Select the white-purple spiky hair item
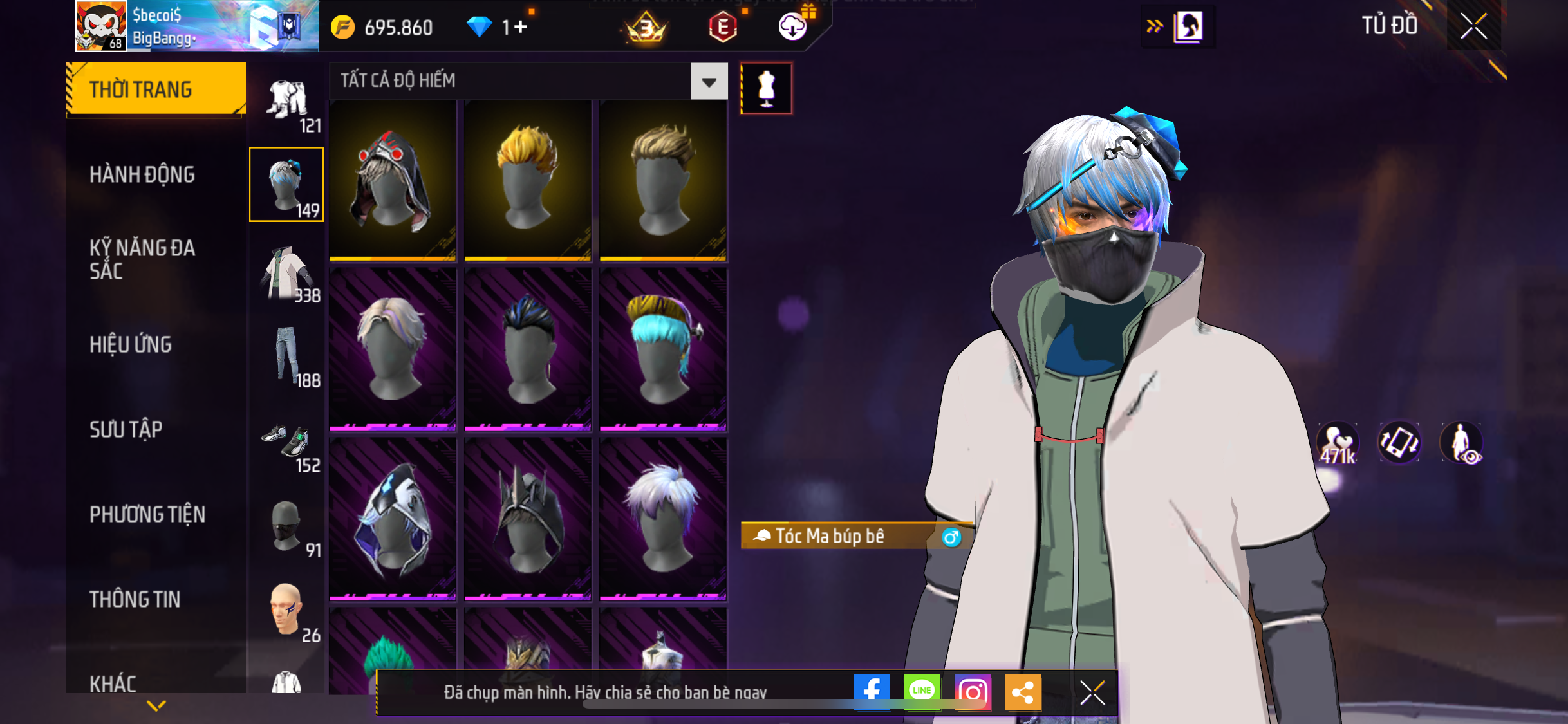This screenshot has height=724, width=1568. coord(663,518)
